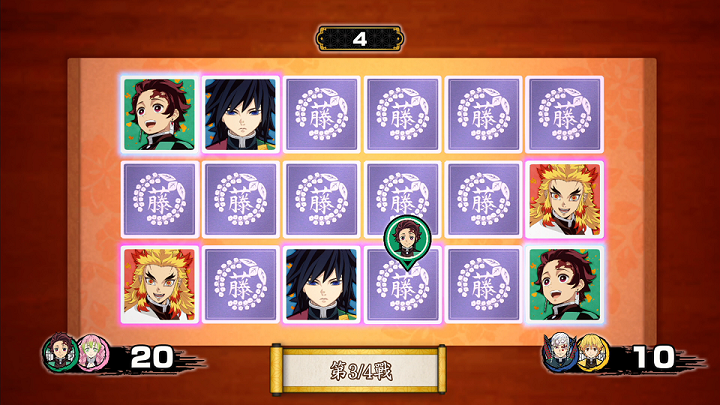The width and height of the screenshot is (720, 405).
Task: Select the Tanjiro card directly below Rengoku's card
Action: 565,285
